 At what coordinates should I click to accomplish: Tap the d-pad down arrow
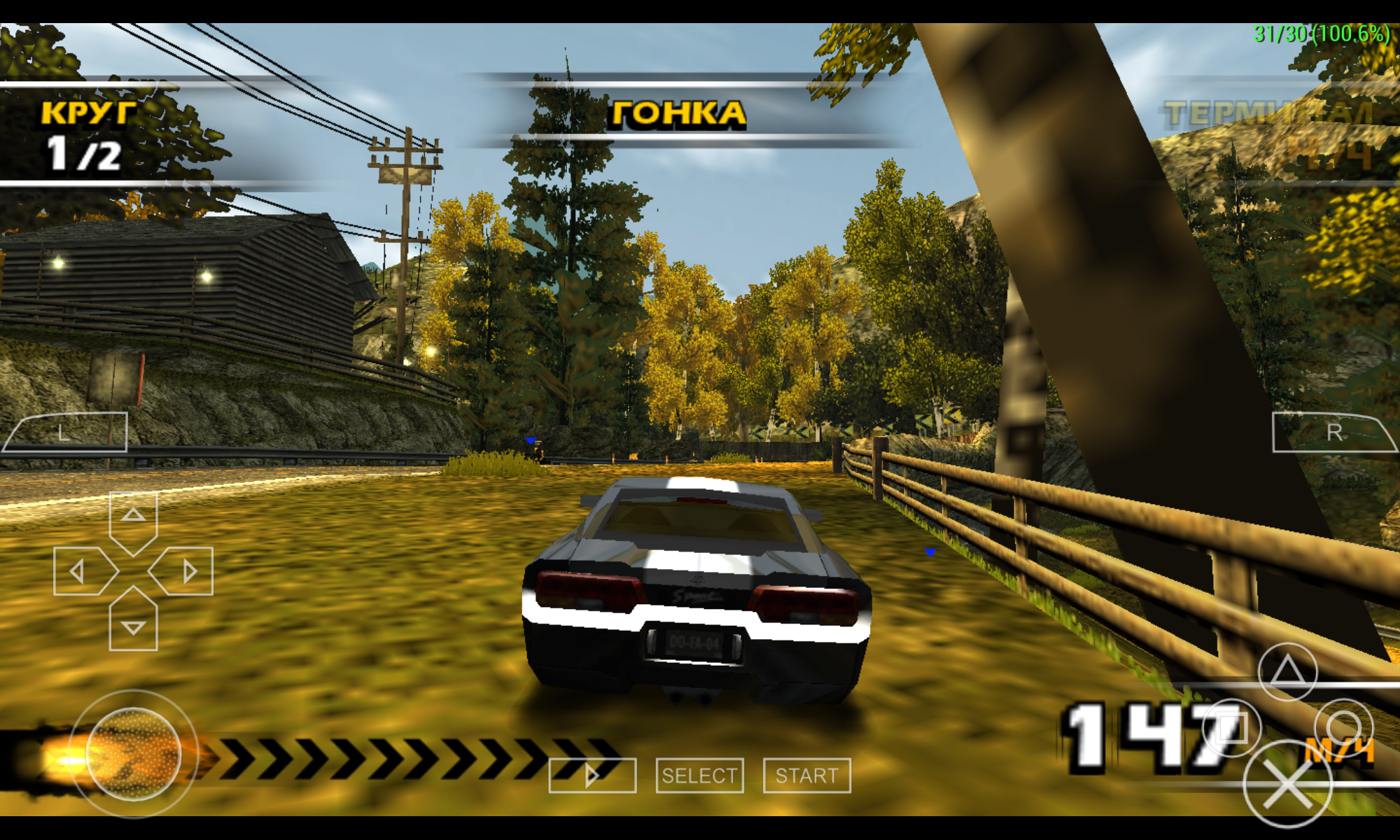133,623
